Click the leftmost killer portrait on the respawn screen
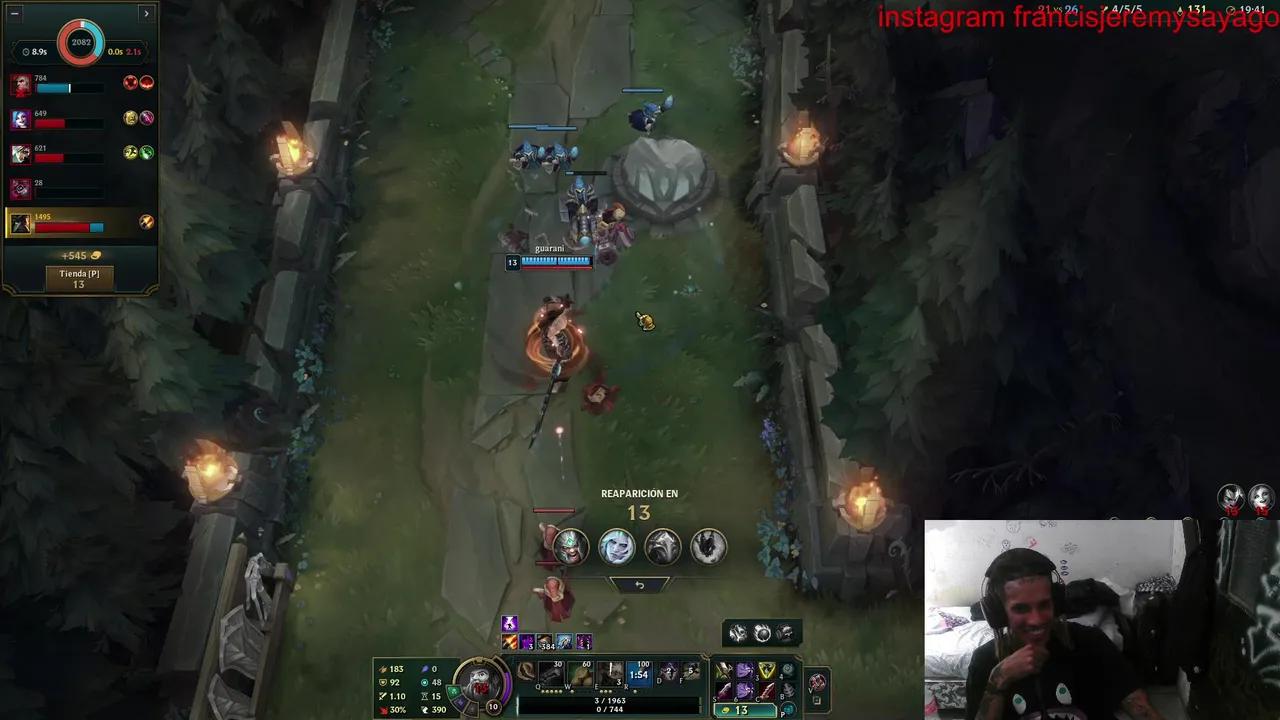This screenshot has width=1280, height=720. [570, 545]
